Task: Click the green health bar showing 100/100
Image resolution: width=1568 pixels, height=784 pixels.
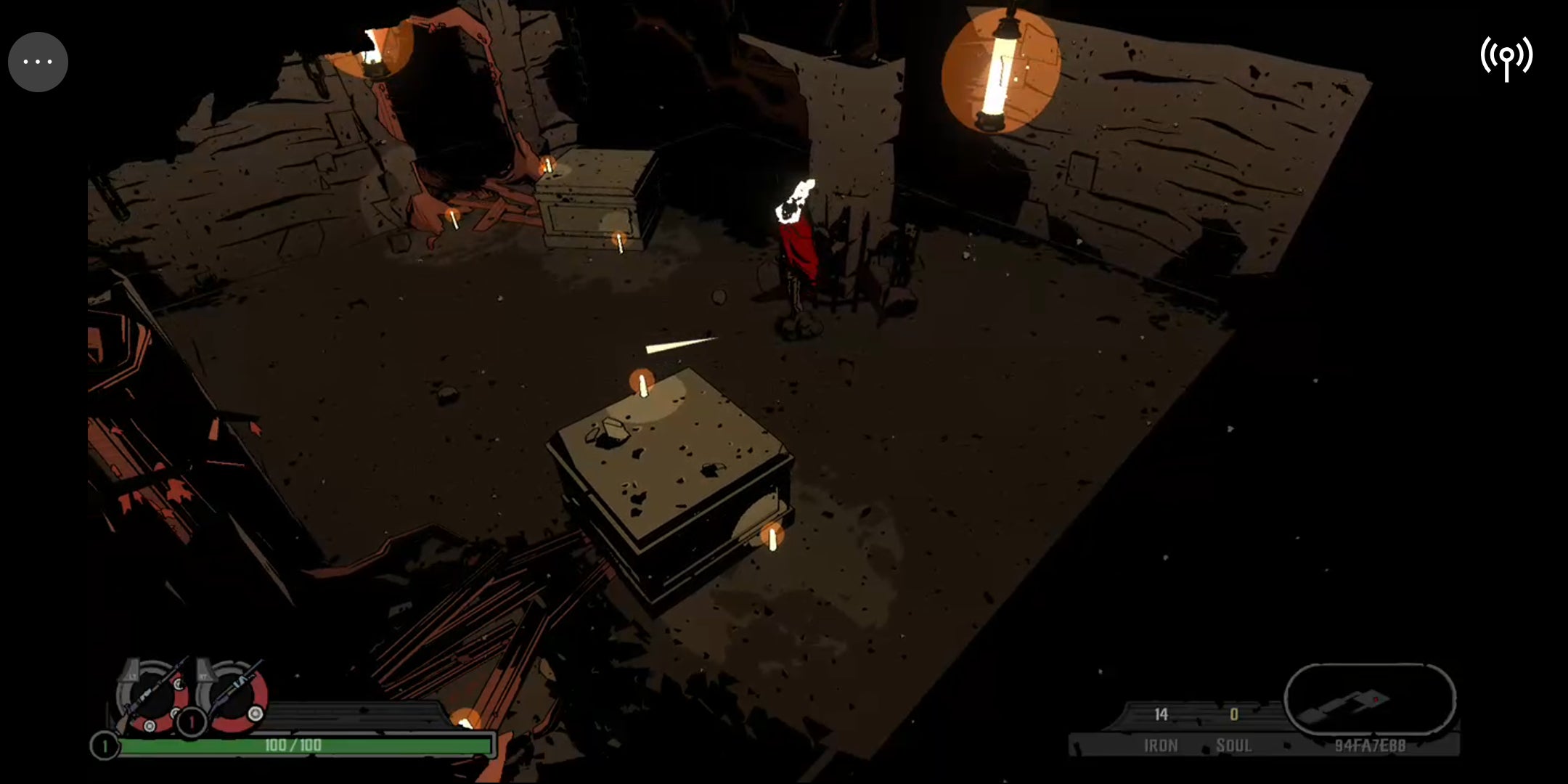Action: [292, 745]
